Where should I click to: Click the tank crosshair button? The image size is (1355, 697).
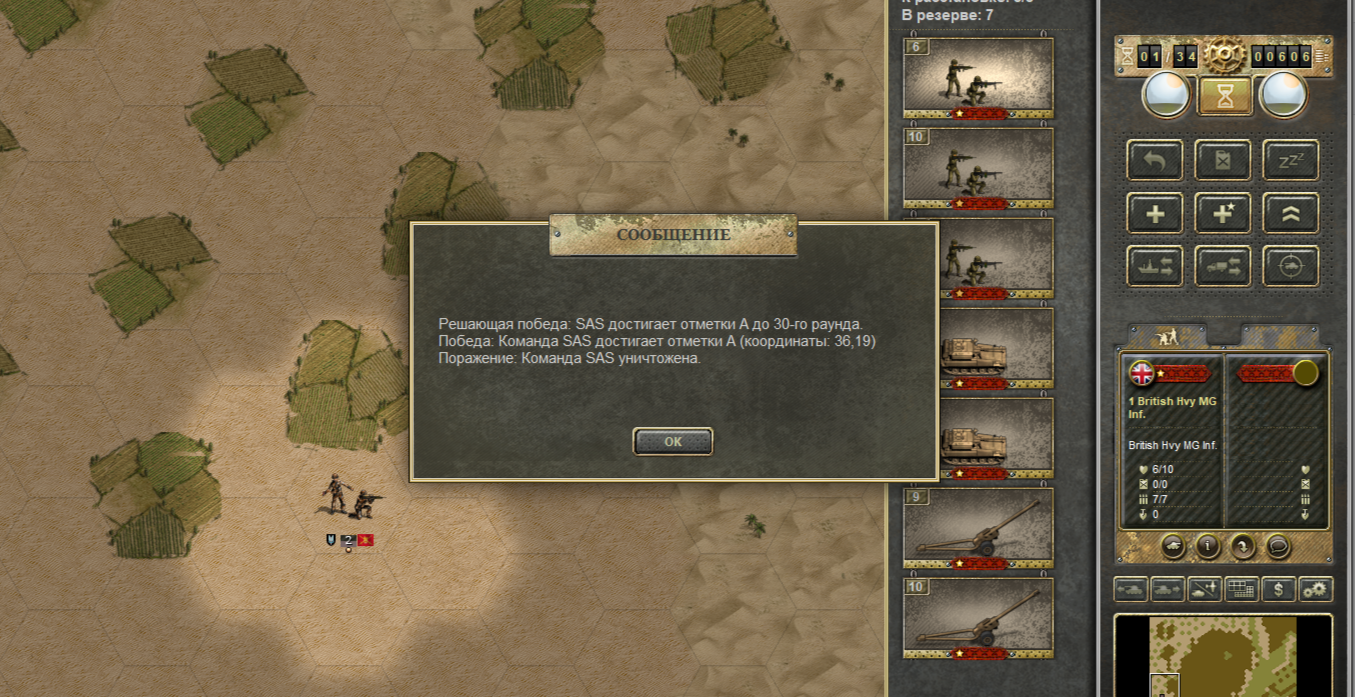pos(1290,266)
